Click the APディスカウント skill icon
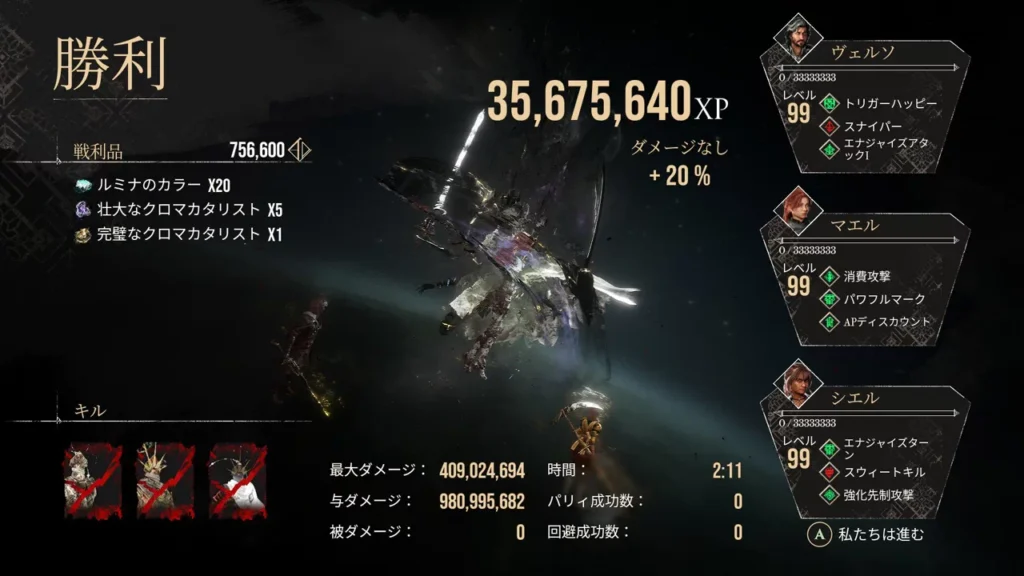1024x576 pixels. coord(827,322)
